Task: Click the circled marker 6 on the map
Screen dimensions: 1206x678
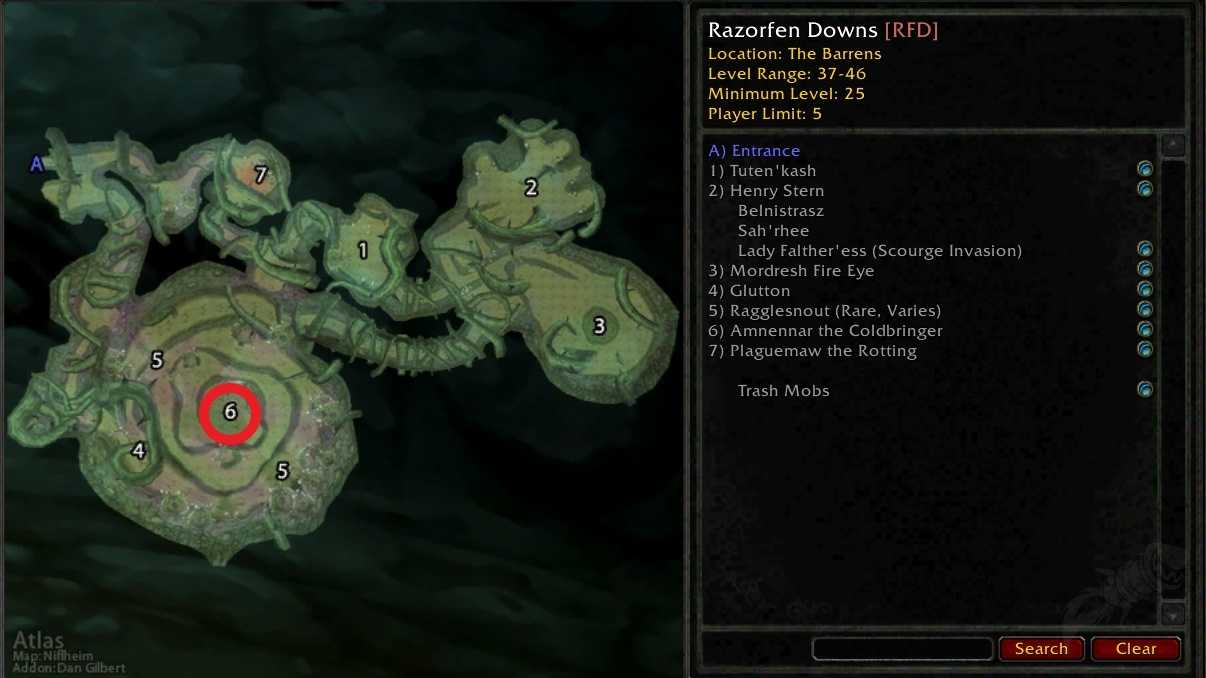Action: tap(230, 412)
